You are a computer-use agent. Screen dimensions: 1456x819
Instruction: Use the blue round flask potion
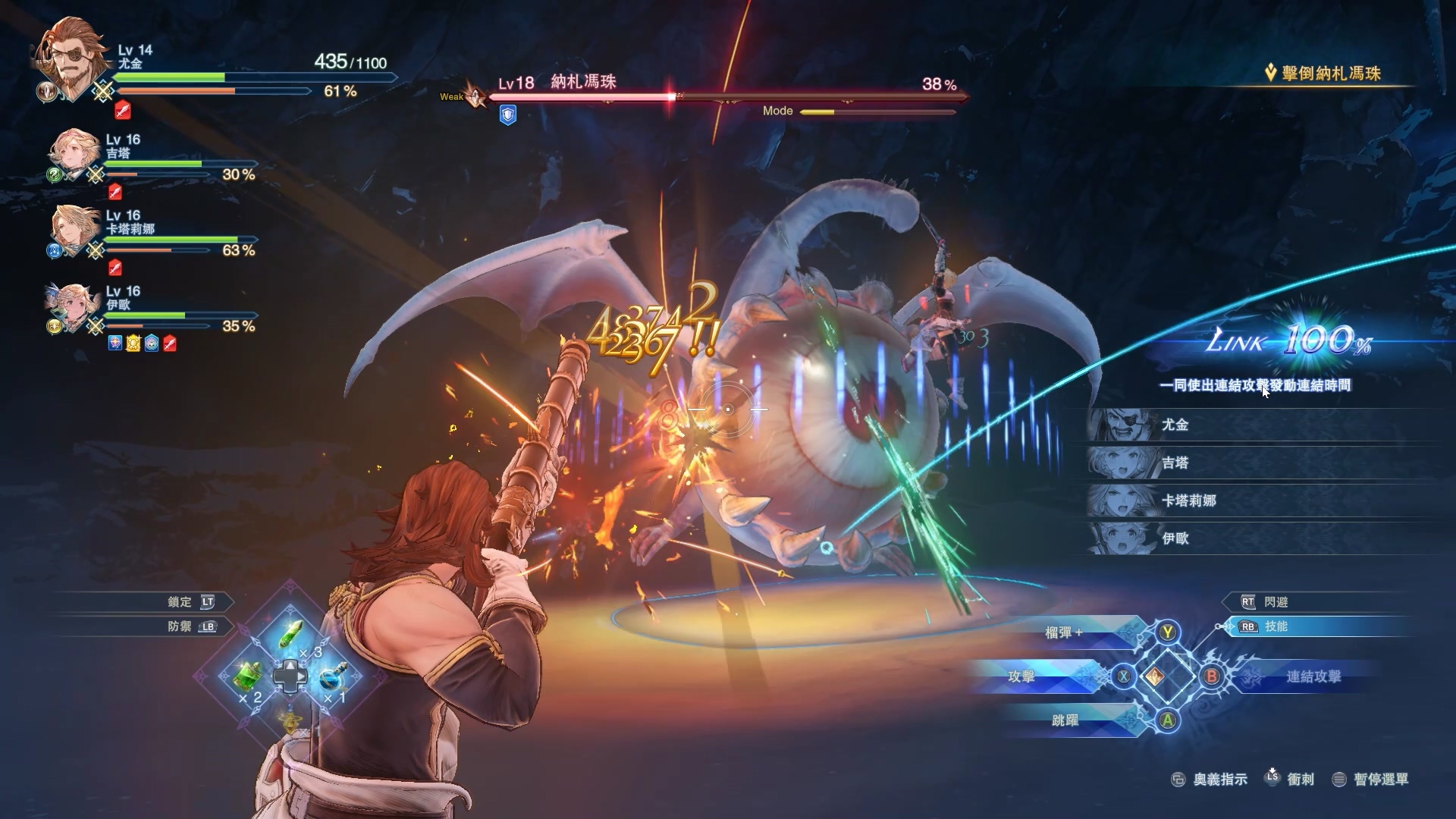[332, 676]
